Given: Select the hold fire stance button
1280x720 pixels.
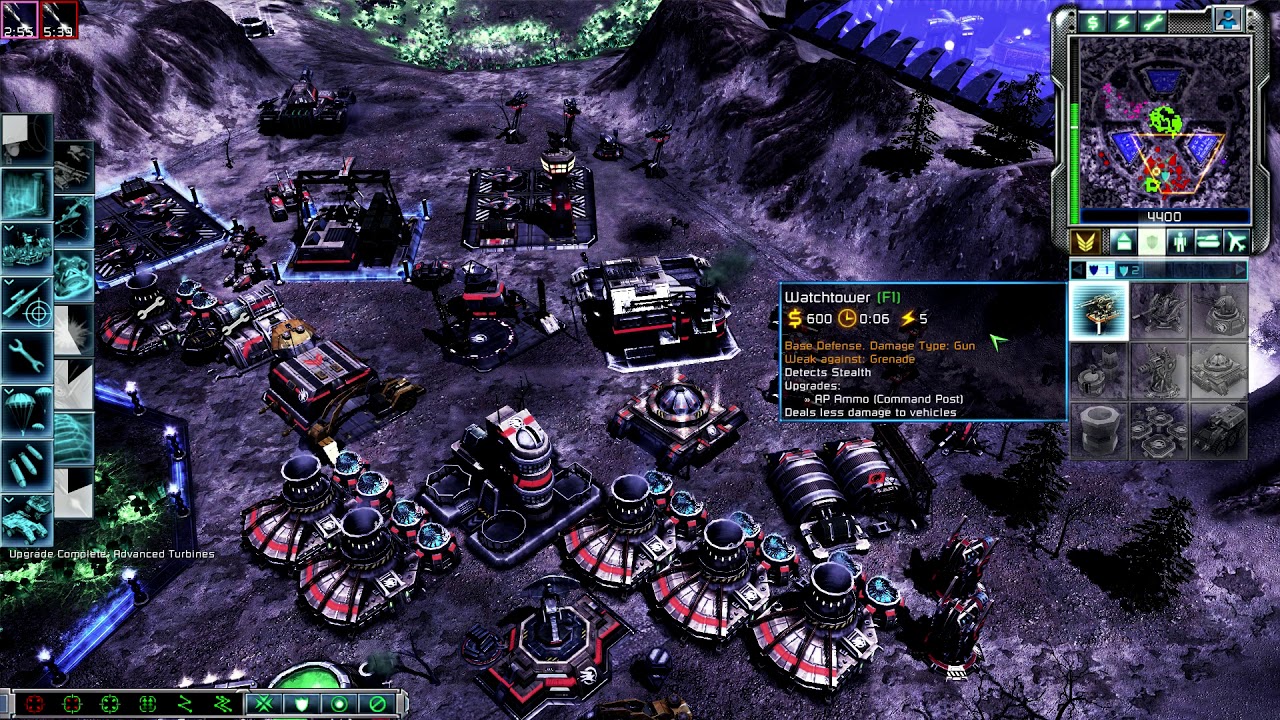Looking at the screenshot, I should pos(377,704).
